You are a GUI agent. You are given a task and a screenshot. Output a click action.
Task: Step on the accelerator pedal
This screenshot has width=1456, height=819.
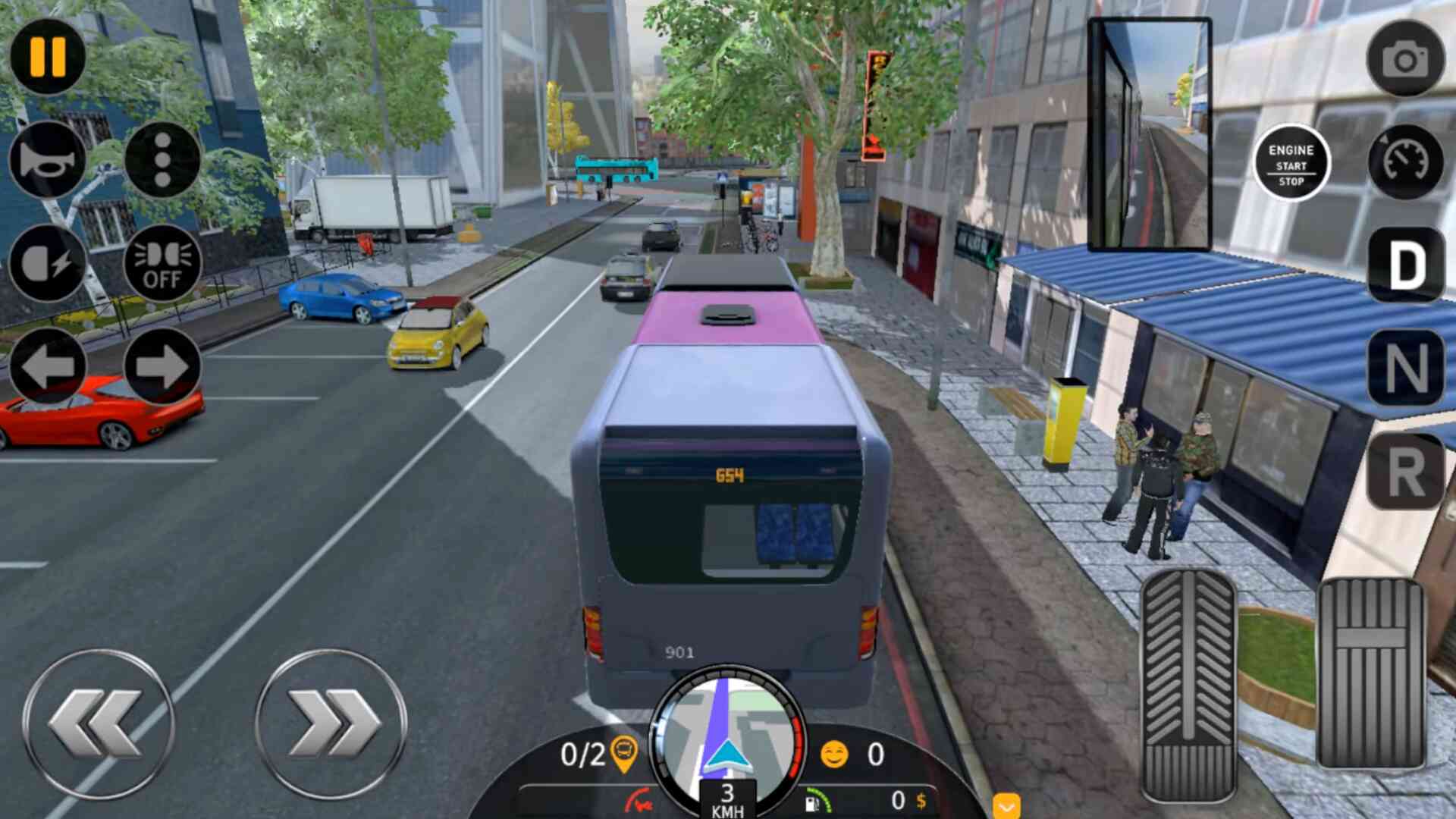(x=1370, y=675)
